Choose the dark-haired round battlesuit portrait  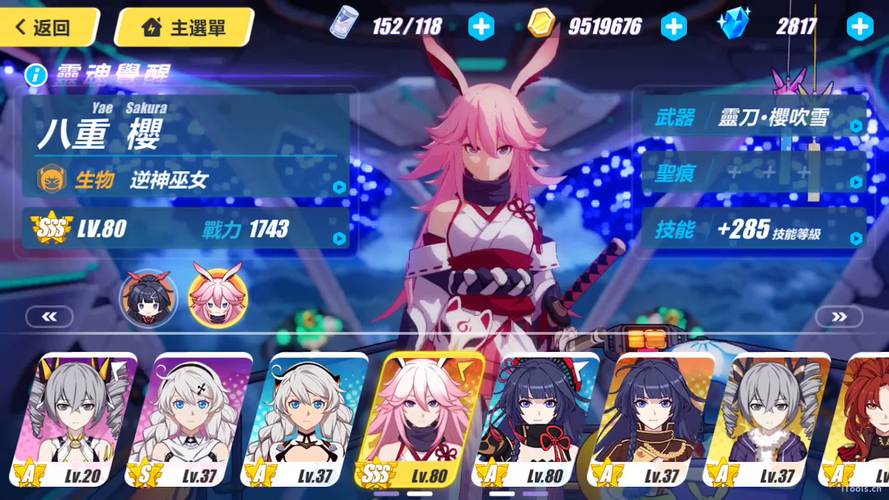(149, 297)
